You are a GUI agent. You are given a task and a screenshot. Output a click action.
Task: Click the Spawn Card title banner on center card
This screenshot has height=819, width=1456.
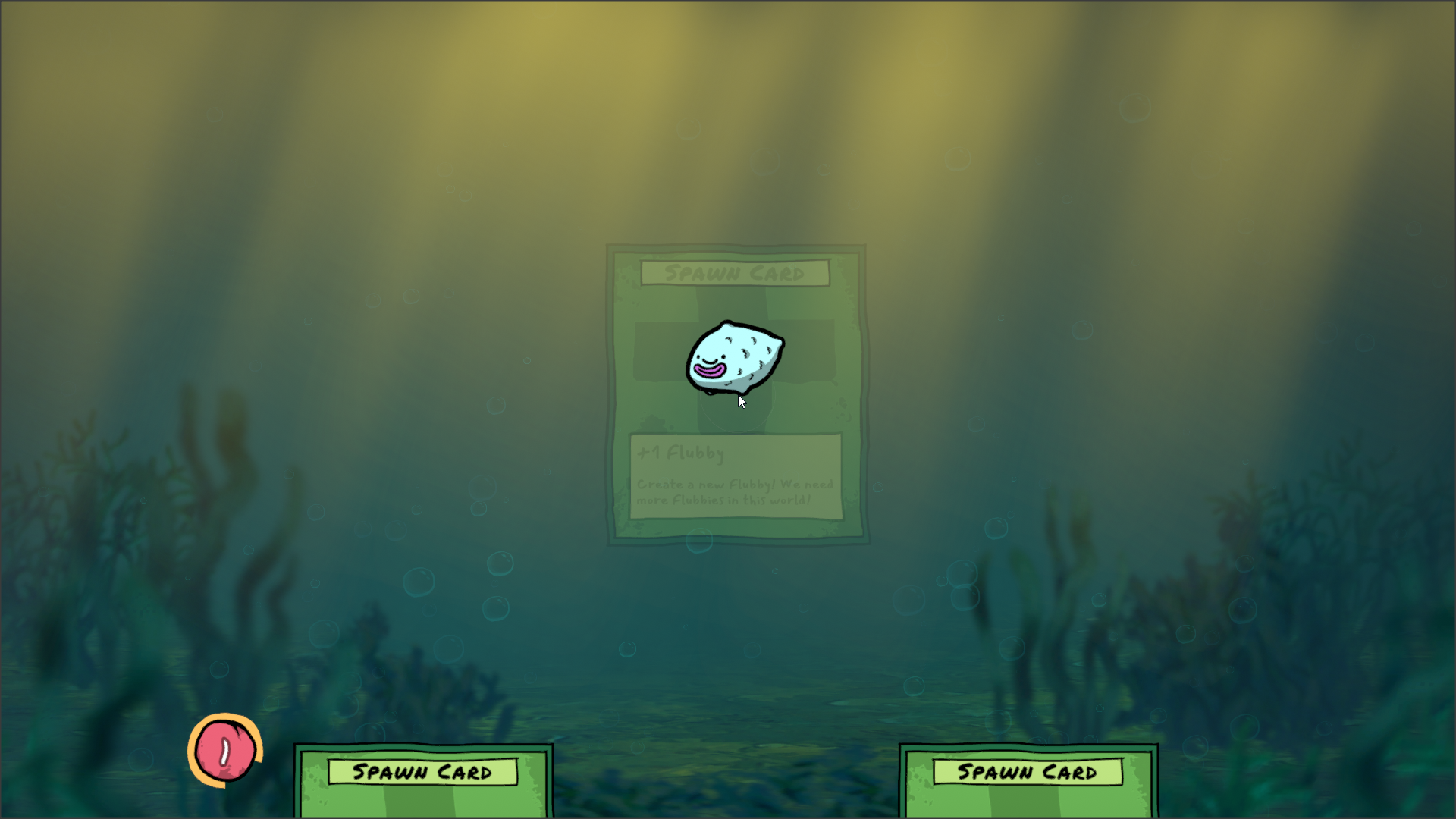pos(734,274)
